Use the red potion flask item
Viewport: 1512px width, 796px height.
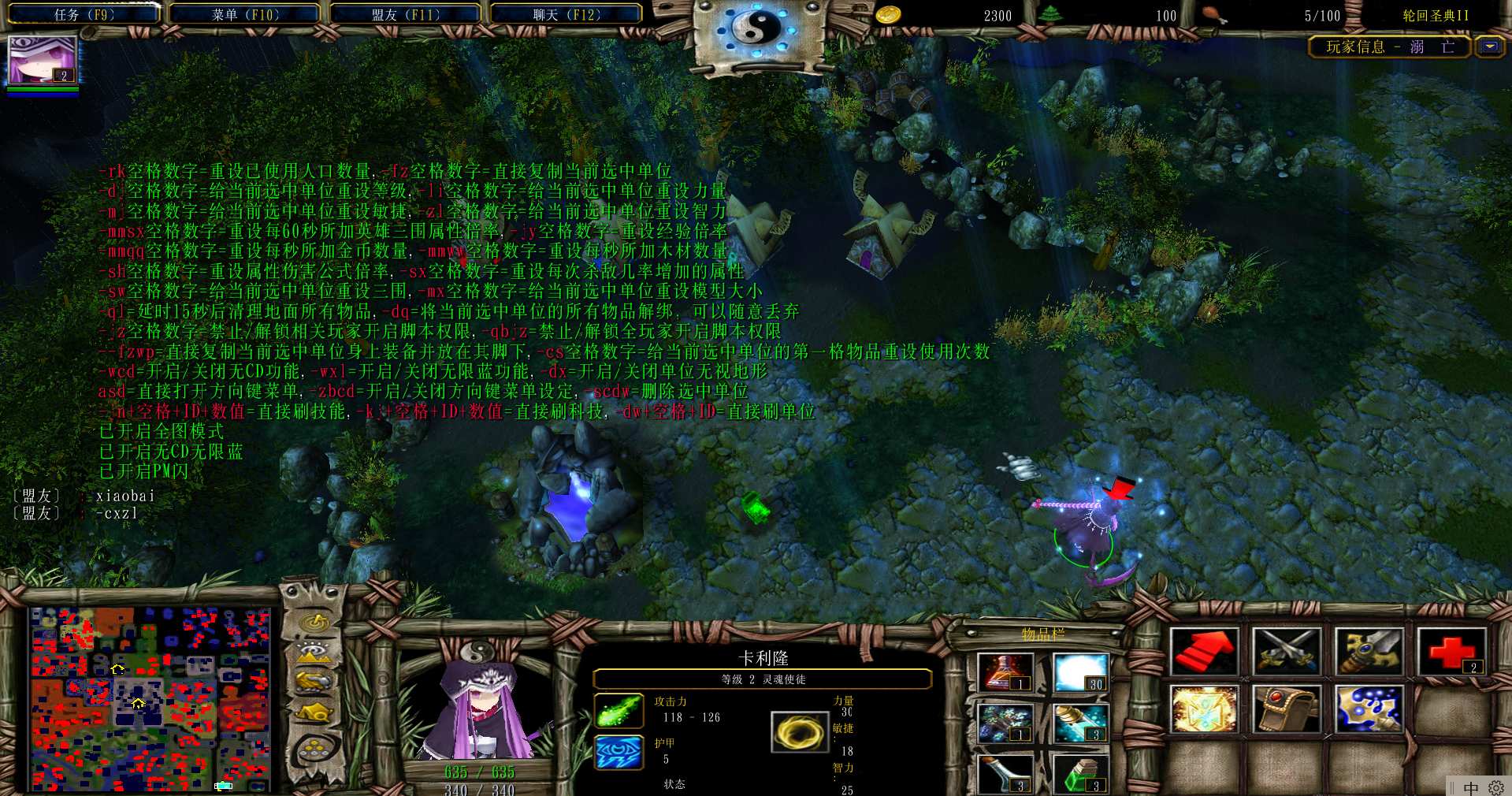click(1005, 672)
